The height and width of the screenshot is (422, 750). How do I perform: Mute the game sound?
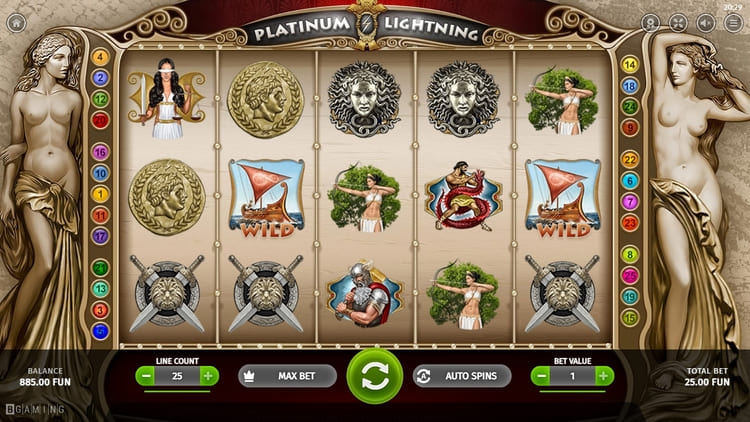coord(706,22)
